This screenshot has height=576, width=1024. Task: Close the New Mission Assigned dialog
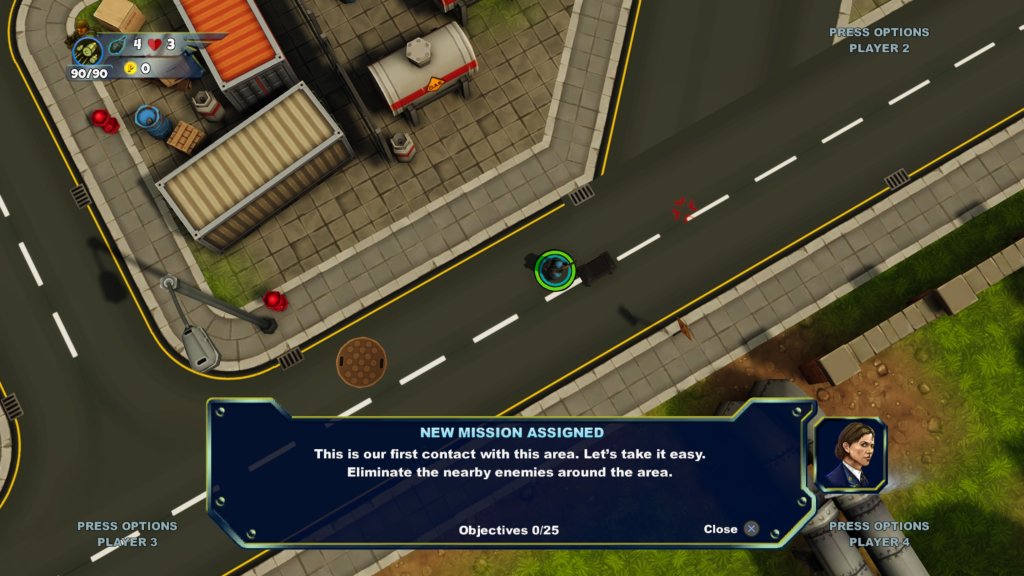pyautogui.click(x=751, y=529)
